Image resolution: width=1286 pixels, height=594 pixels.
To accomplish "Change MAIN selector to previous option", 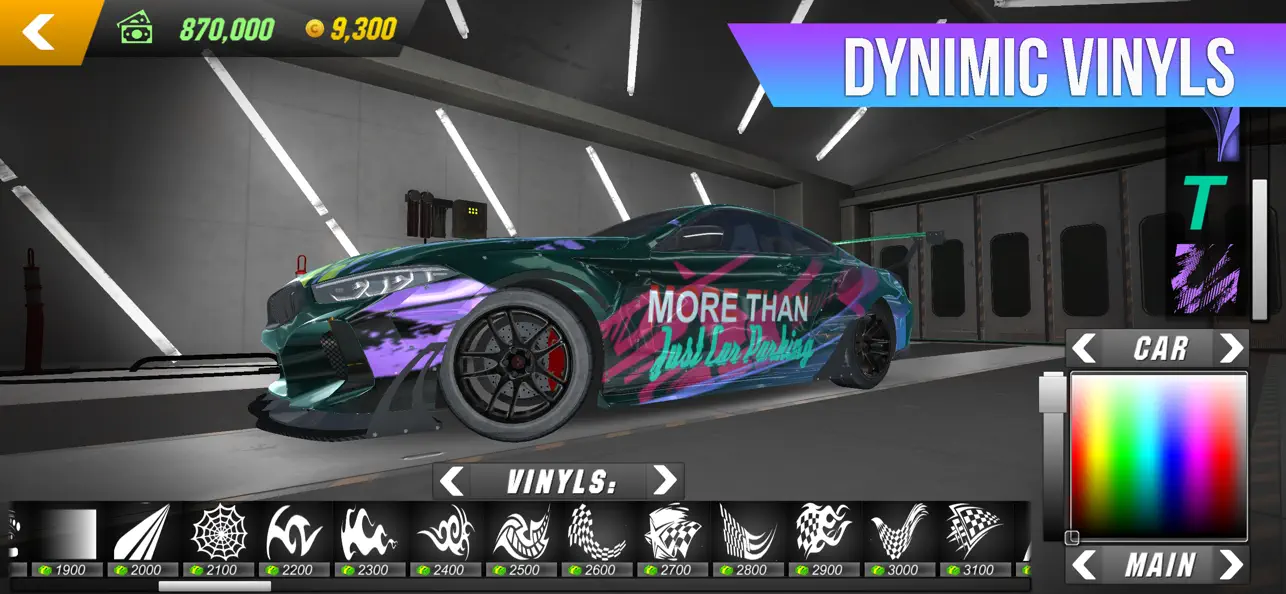I will tap(1085, 565).
